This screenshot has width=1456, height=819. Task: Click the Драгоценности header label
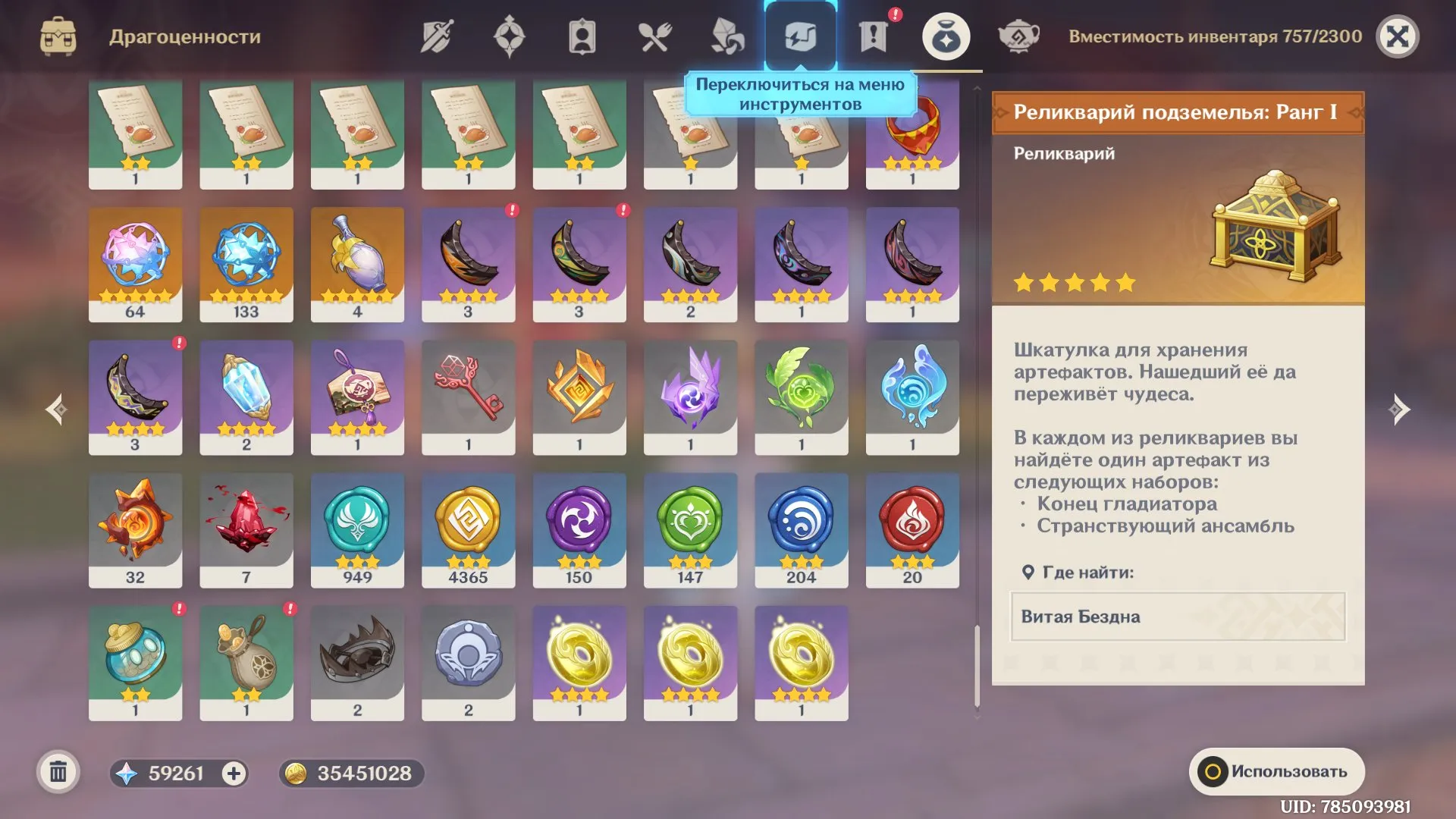184,35
